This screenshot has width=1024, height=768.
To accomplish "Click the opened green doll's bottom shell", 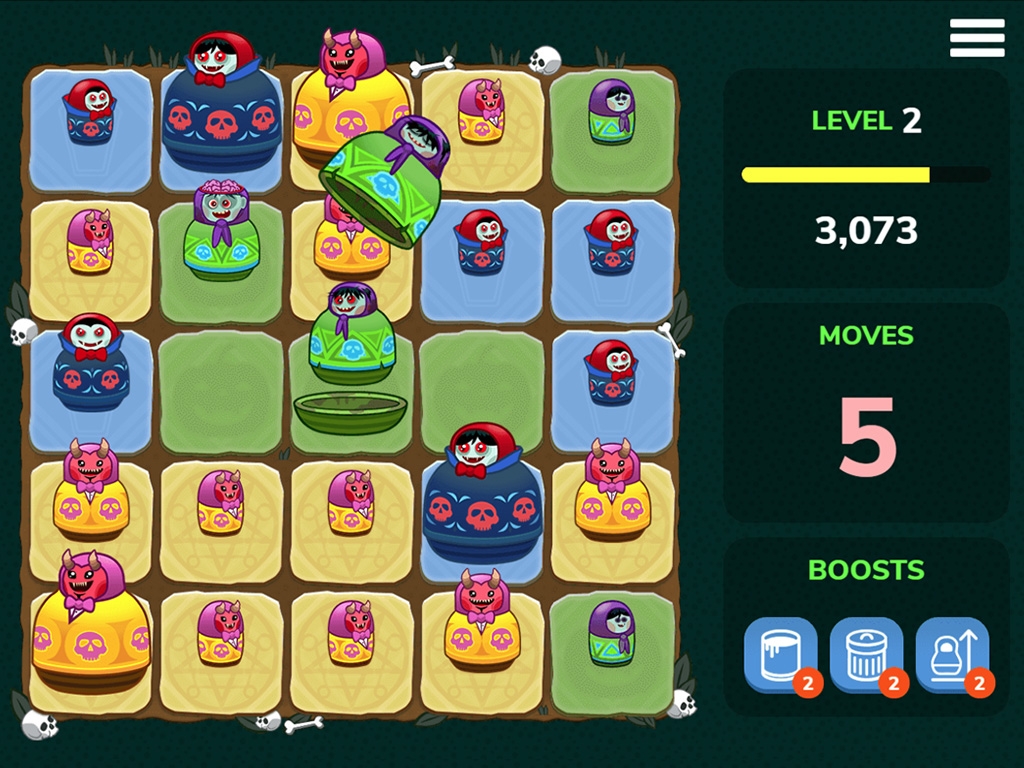I will (x=350, y=411).
